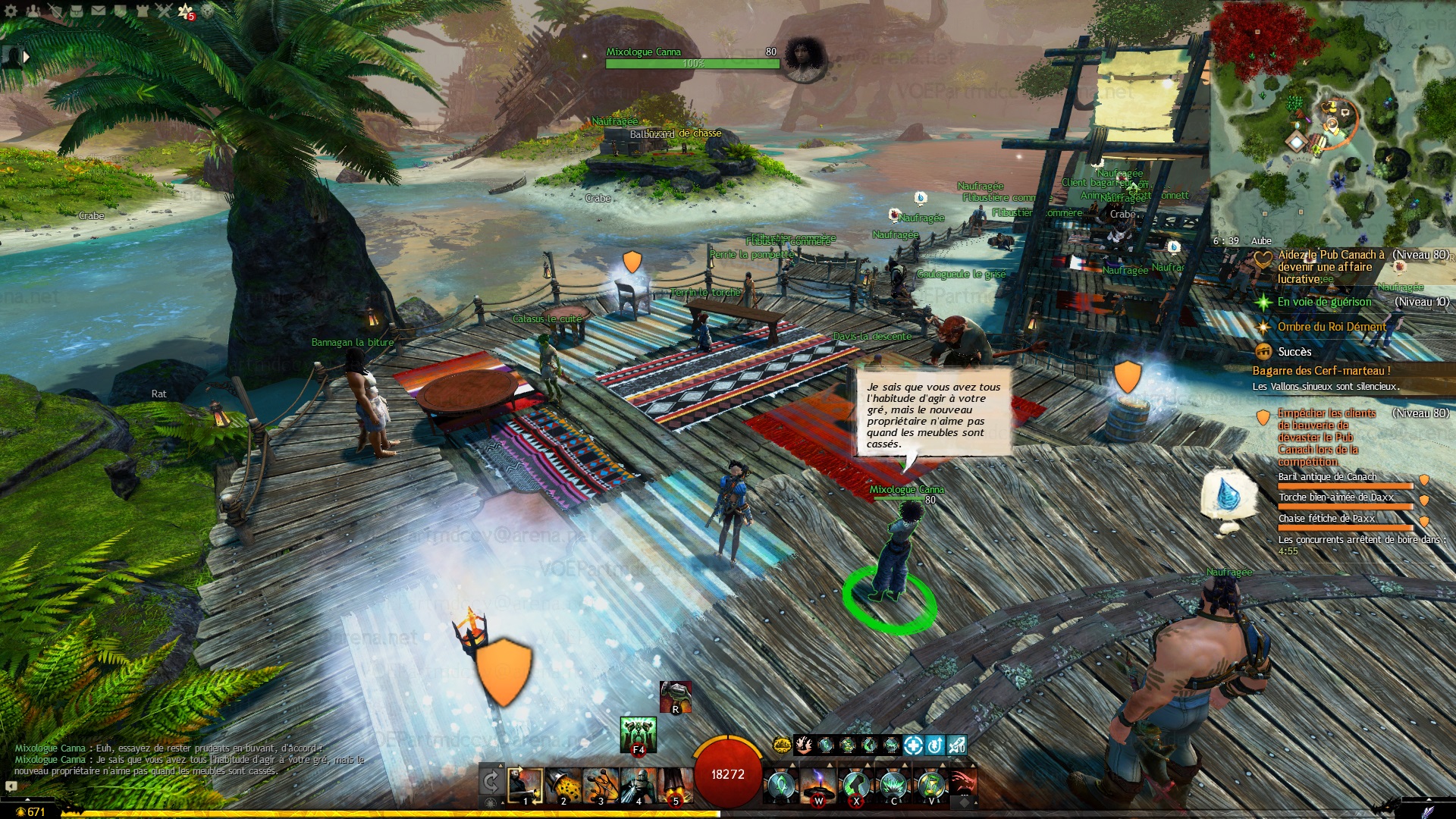The height and width of the screenshot is (819, 1456).
Task: Open the contacts and friends panel
Action: tap(33, 11)
